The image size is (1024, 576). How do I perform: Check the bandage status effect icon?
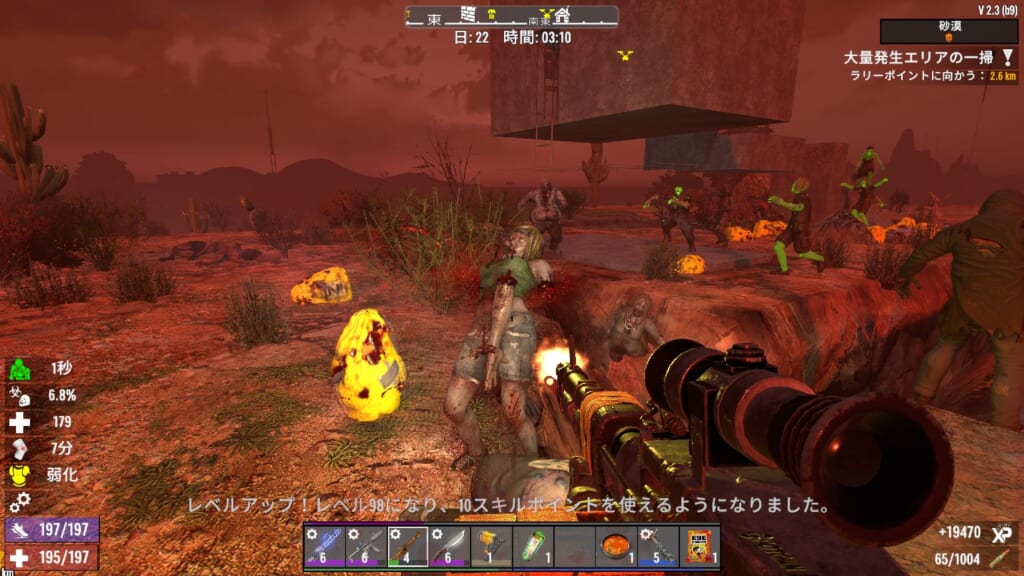[x=17, y=448]
